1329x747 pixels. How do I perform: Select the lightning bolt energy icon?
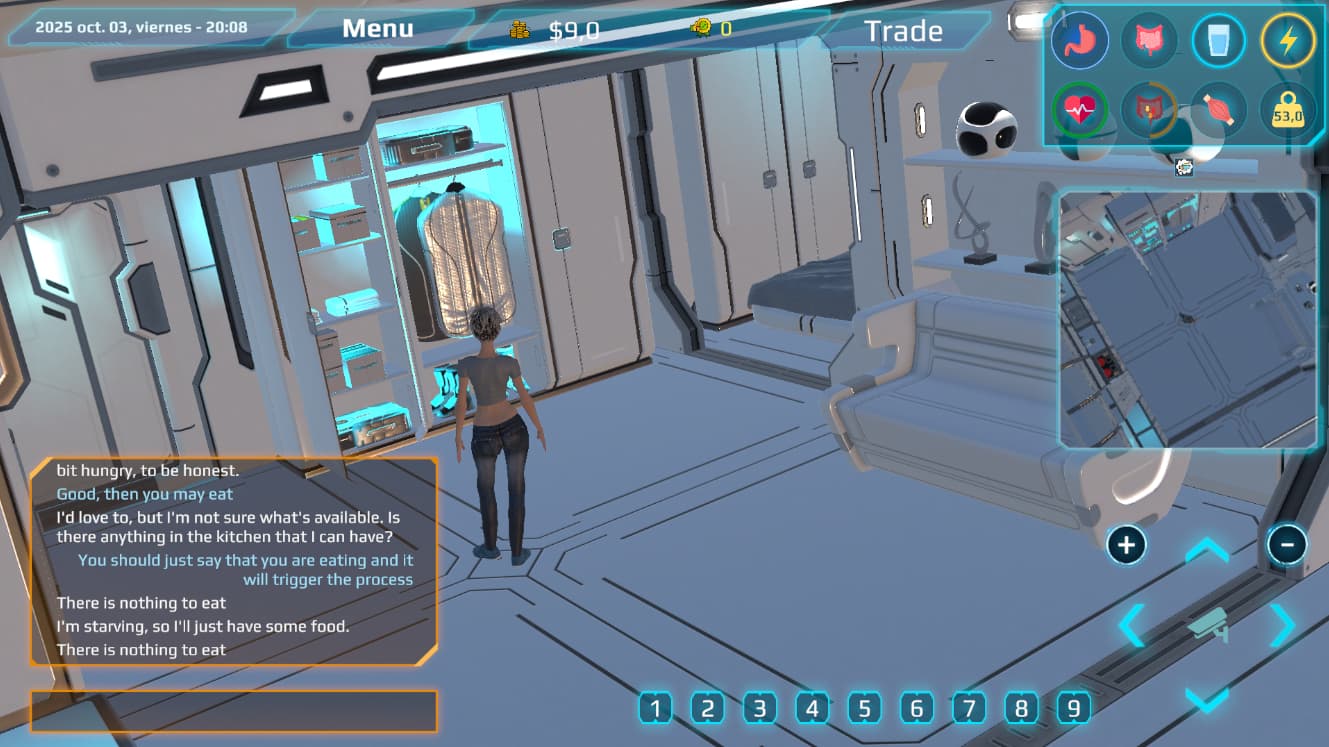(x=1287, y=41)
